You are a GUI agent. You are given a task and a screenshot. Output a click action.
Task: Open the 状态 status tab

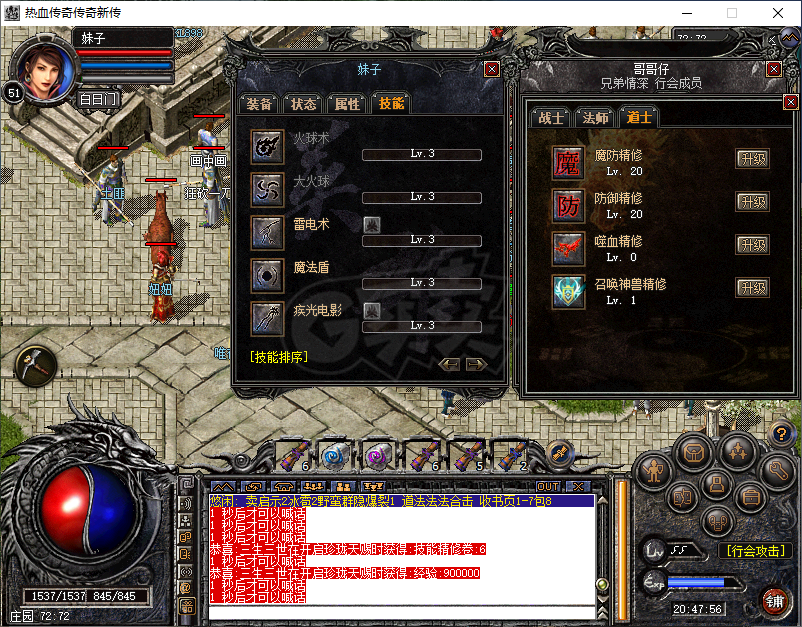point(303,103)
